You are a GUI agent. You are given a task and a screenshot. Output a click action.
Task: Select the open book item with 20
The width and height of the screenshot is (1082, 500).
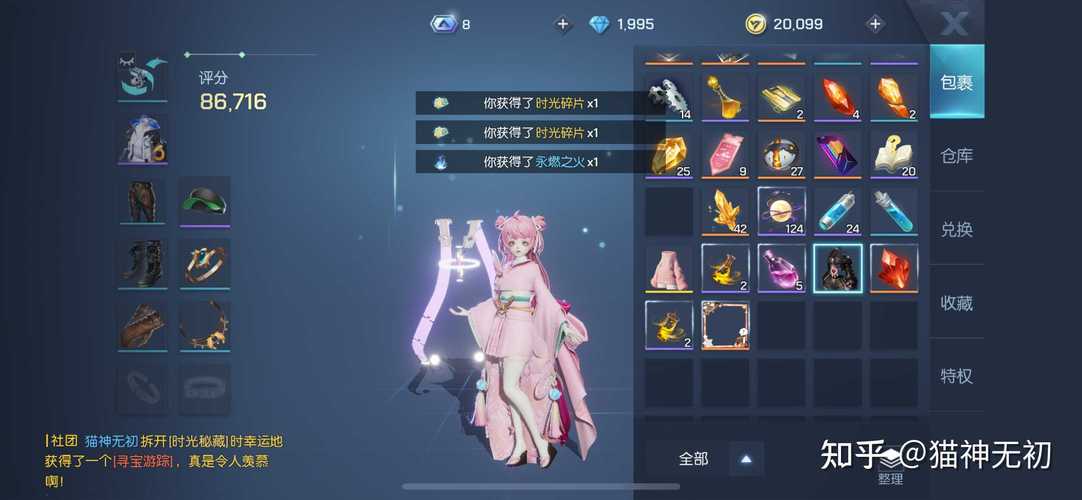[x=893, y=154]
